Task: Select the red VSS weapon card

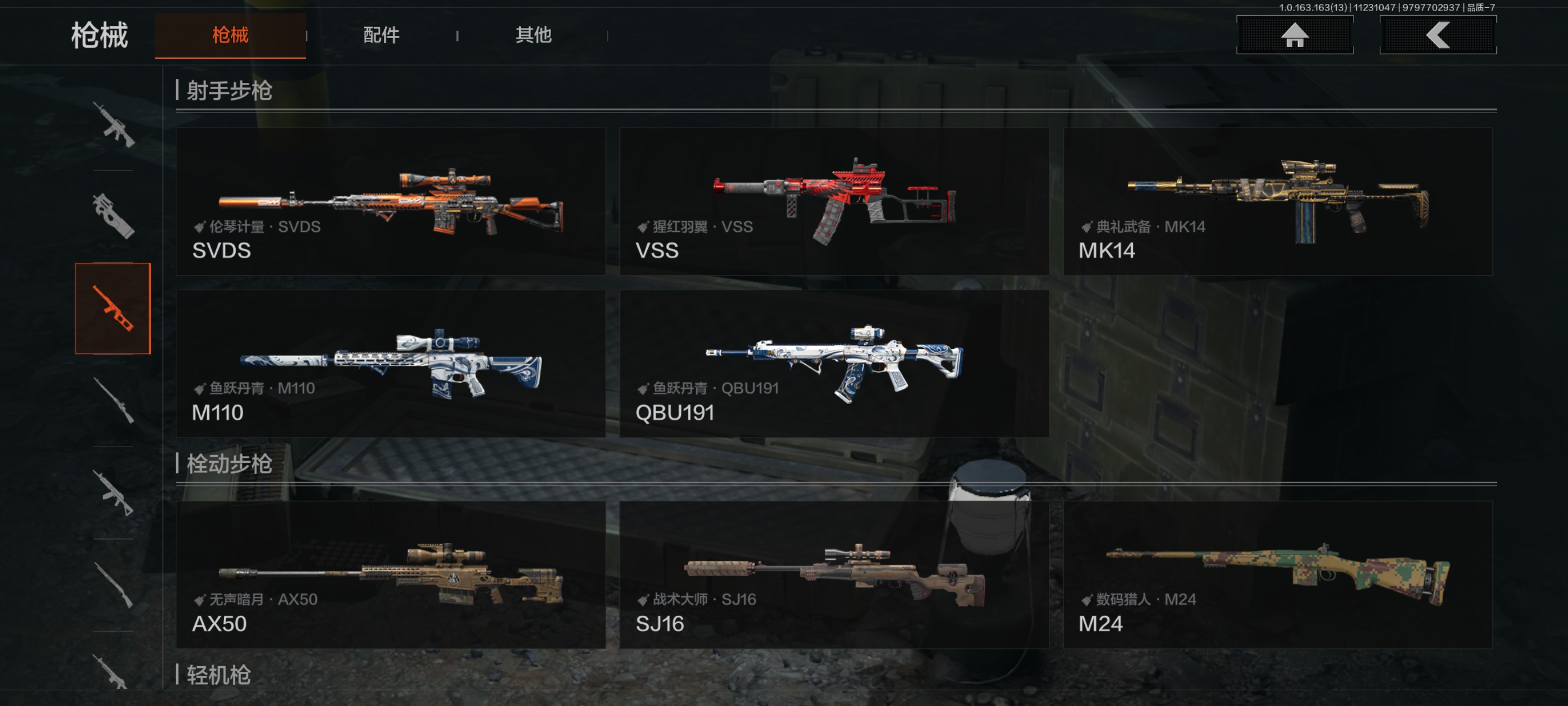Action: tap(833, 201)
